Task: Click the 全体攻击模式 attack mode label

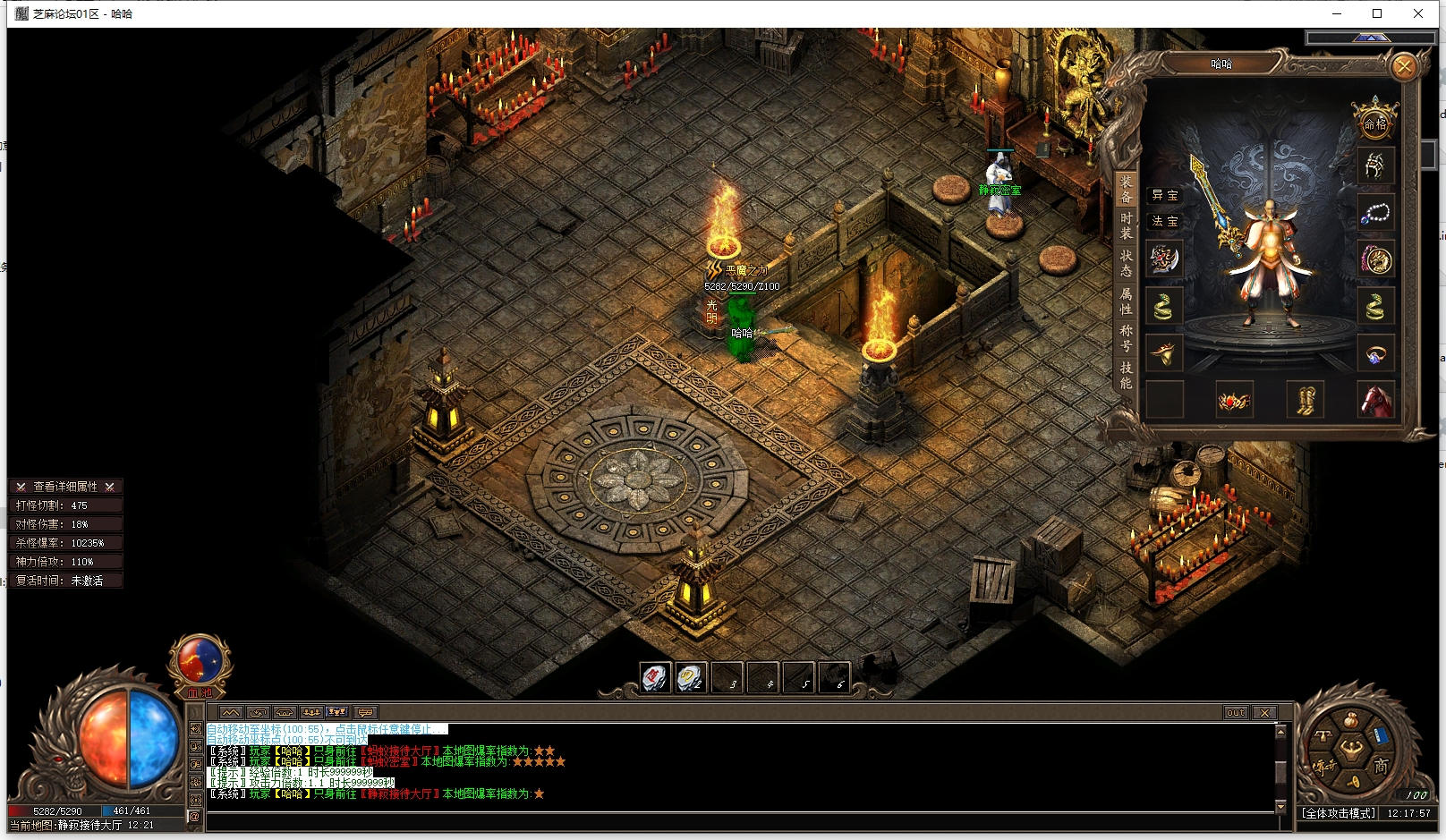Action: click(1339, 813)
